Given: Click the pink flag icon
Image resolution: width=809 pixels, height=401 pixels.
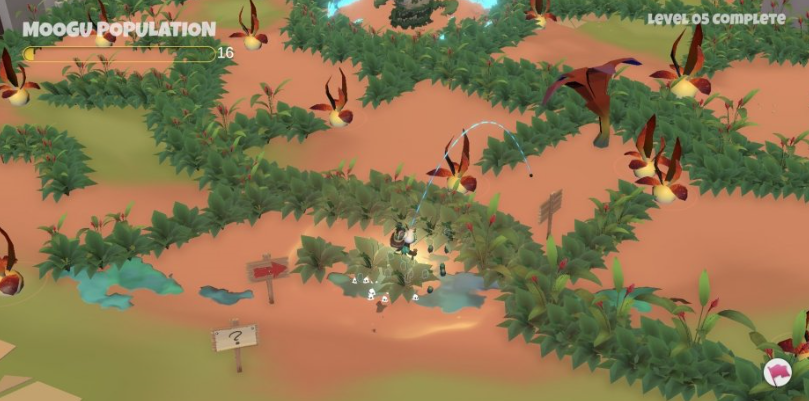Looking at the screenshot, I should (x=777, y=373).
